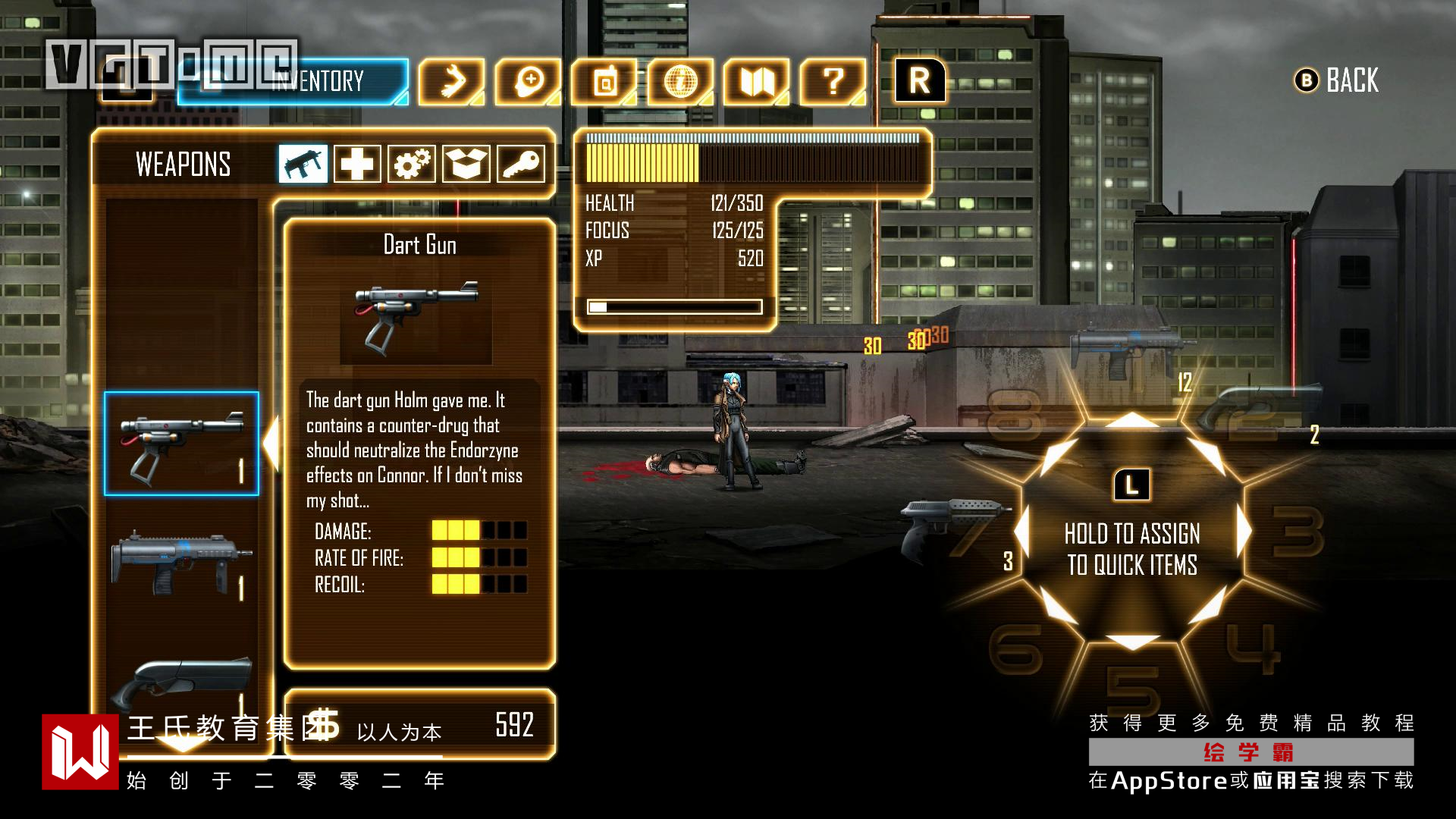The height and width of the screenshot is (819, 1456).
Task: Select the right quick-item wheel arrow
Action: click(x=1244, y=531)
